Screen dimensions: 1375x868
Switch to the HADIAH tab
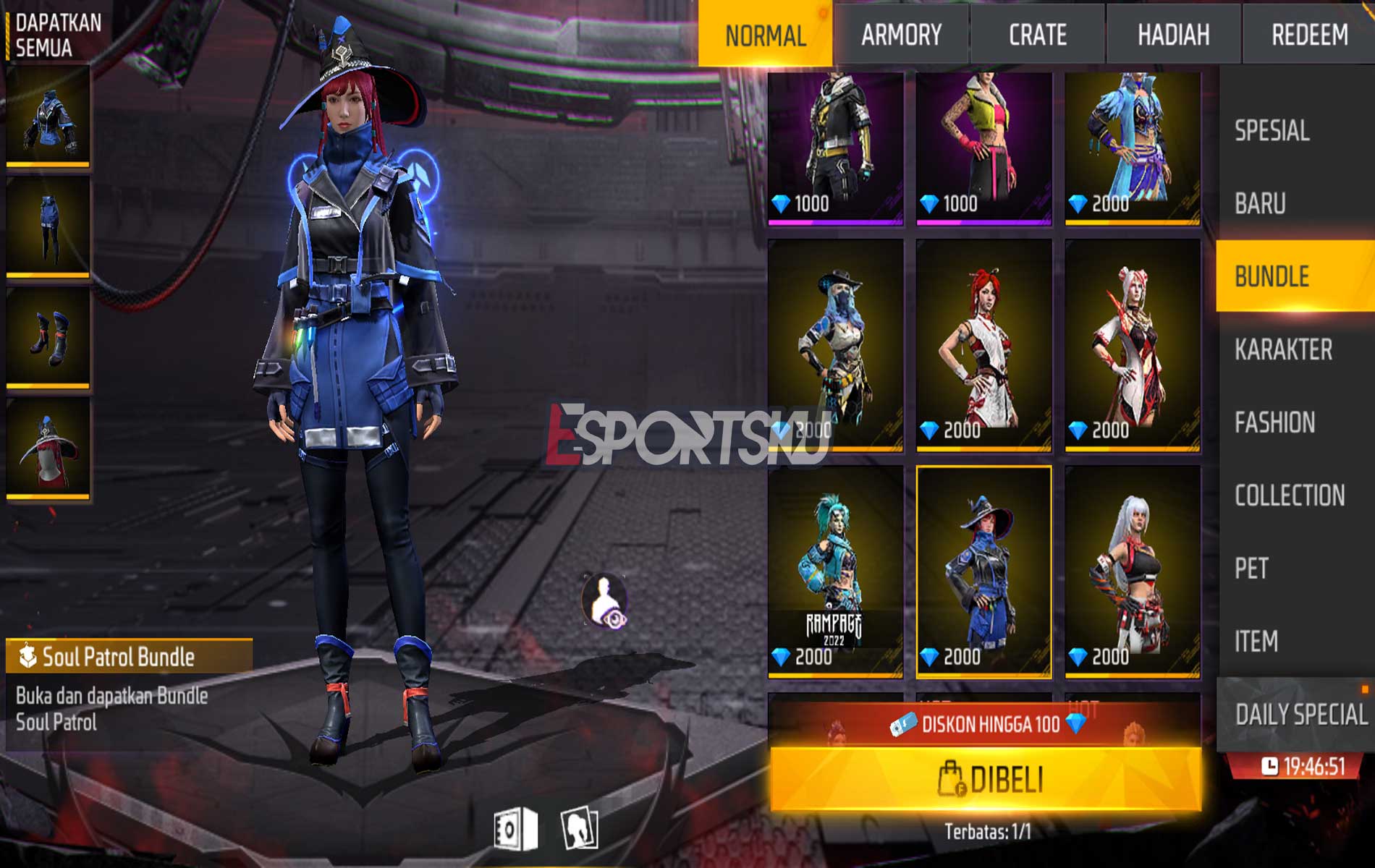coord(1172,32)
